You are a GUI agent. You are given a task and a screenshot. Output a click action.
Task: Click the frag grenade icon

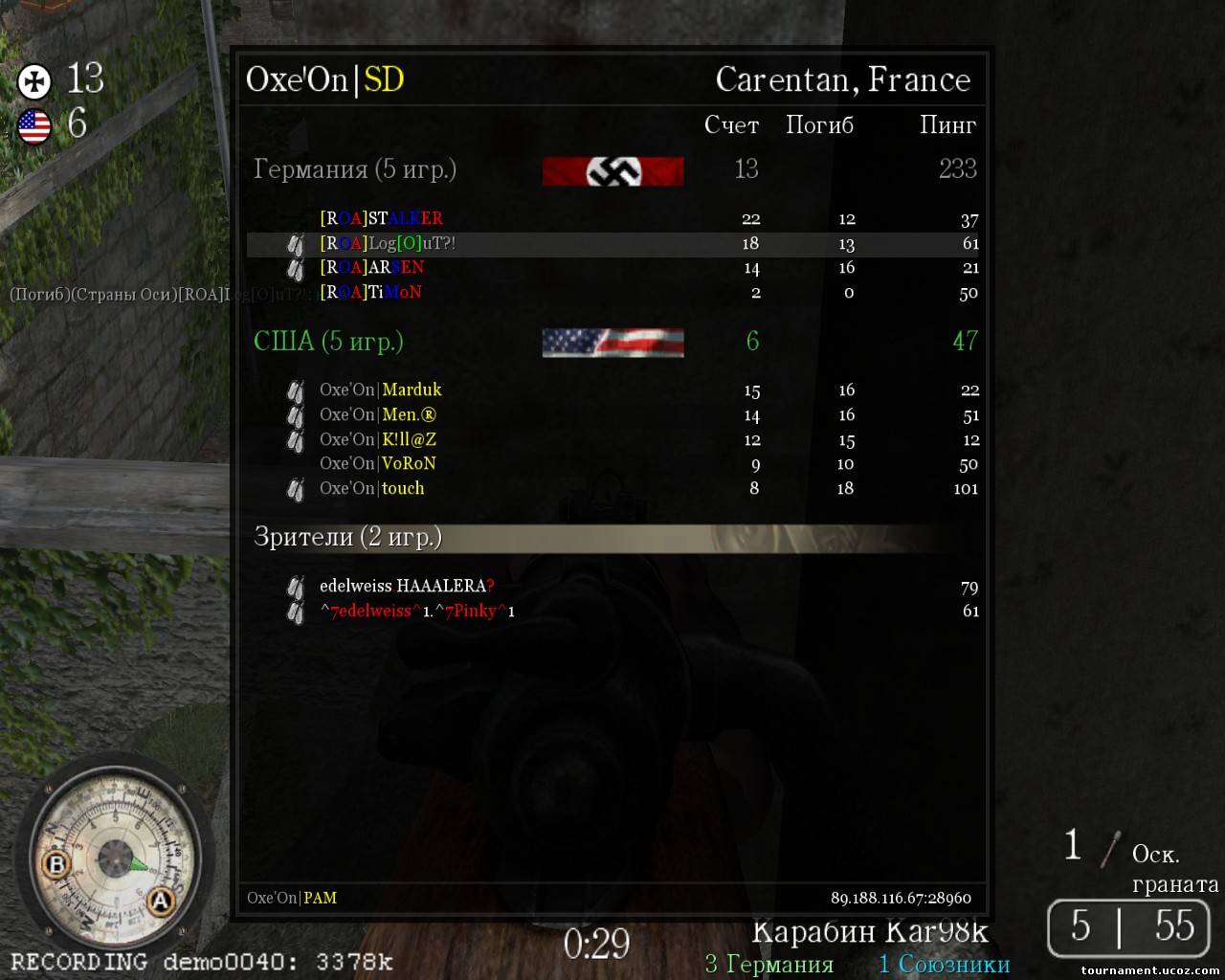1110,850
